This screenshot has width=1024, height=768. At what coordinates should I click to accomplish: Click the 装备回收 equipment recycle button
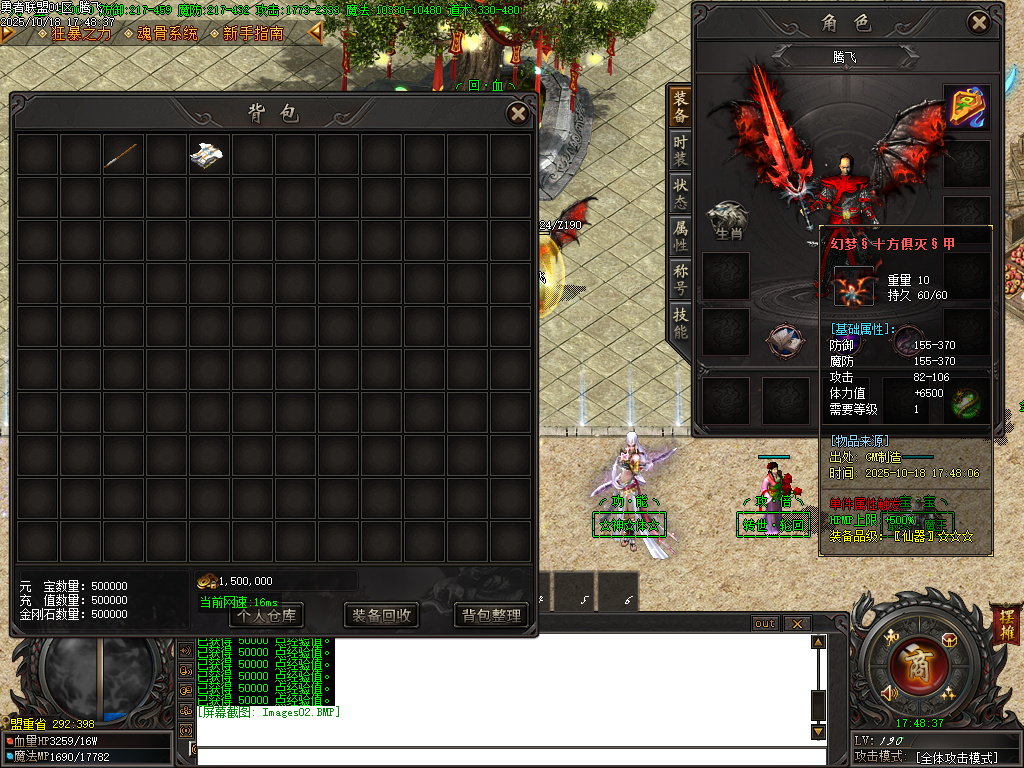point(380,615)
